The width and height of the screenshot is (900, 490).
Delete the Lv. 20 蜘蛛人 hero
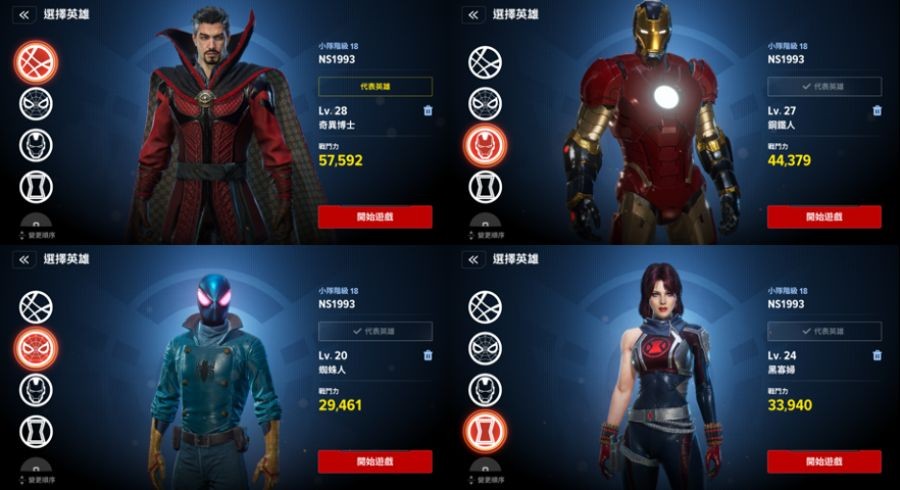coord(428,355)
